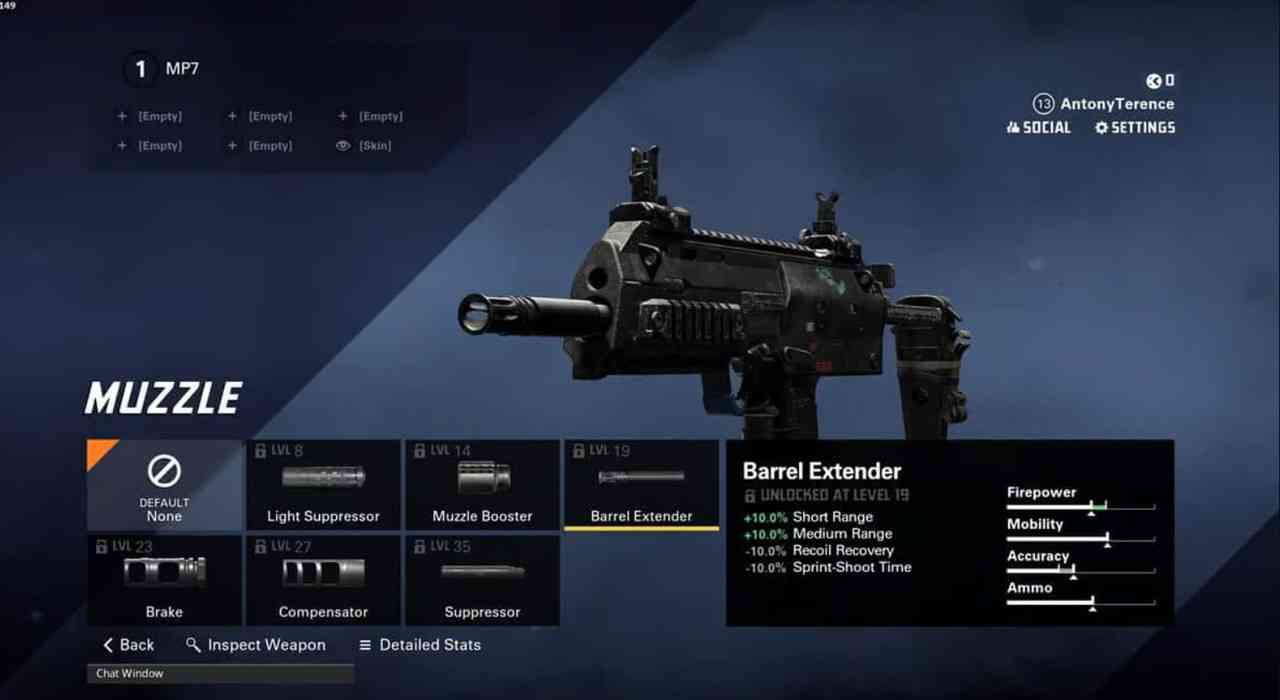Select the default None muzzle tile
Image resolution: width=1280 pixels, height=700 pixels.
pos(165,485)
